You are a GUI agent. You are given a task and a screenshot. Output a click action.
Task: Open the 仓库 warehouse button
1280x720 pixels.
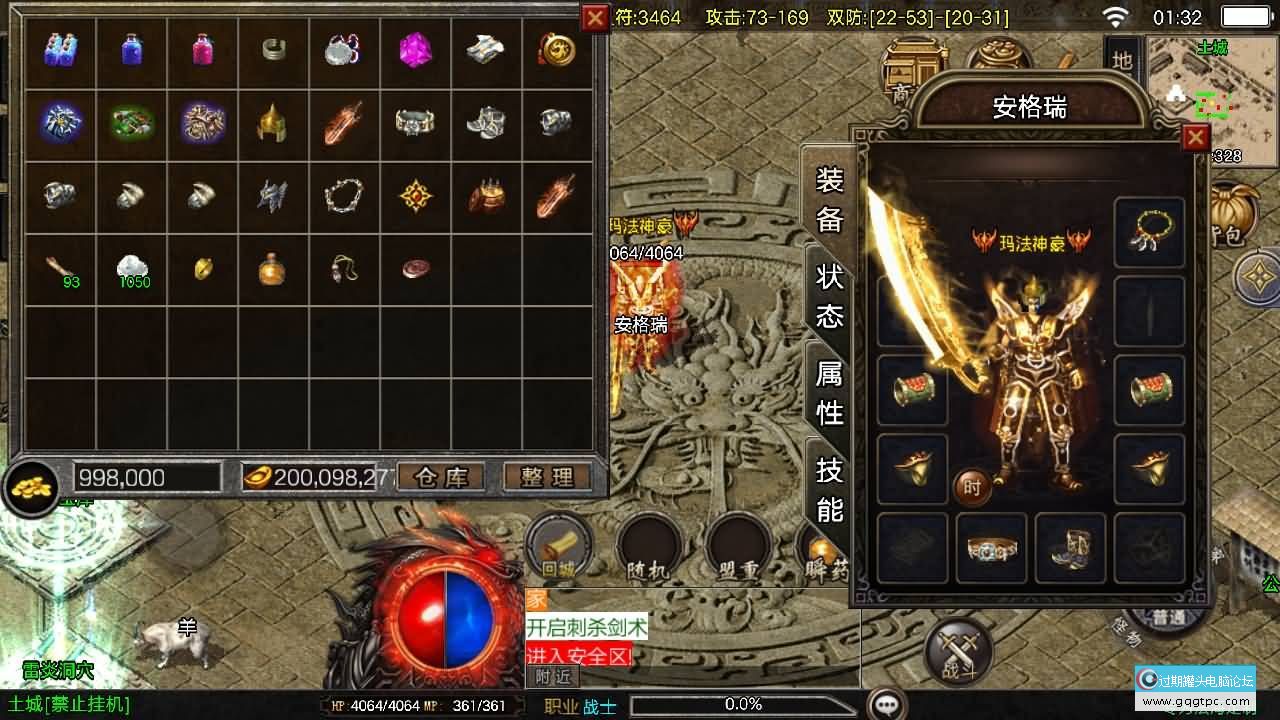click(441, 477)
